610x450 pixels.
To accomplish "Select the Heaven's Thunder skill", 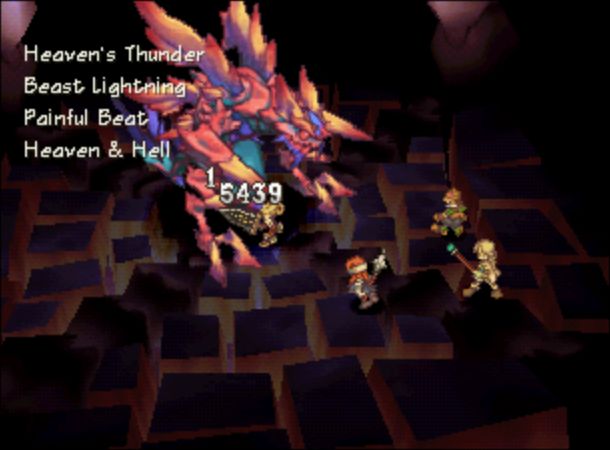I will tap(113, 54).
